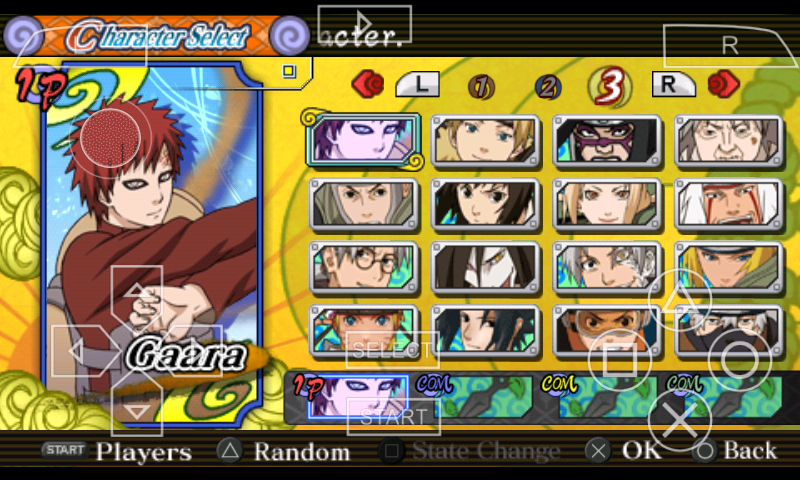Tap the emulator SELECT touch button

pyautogui.click(x=392, y=350)
